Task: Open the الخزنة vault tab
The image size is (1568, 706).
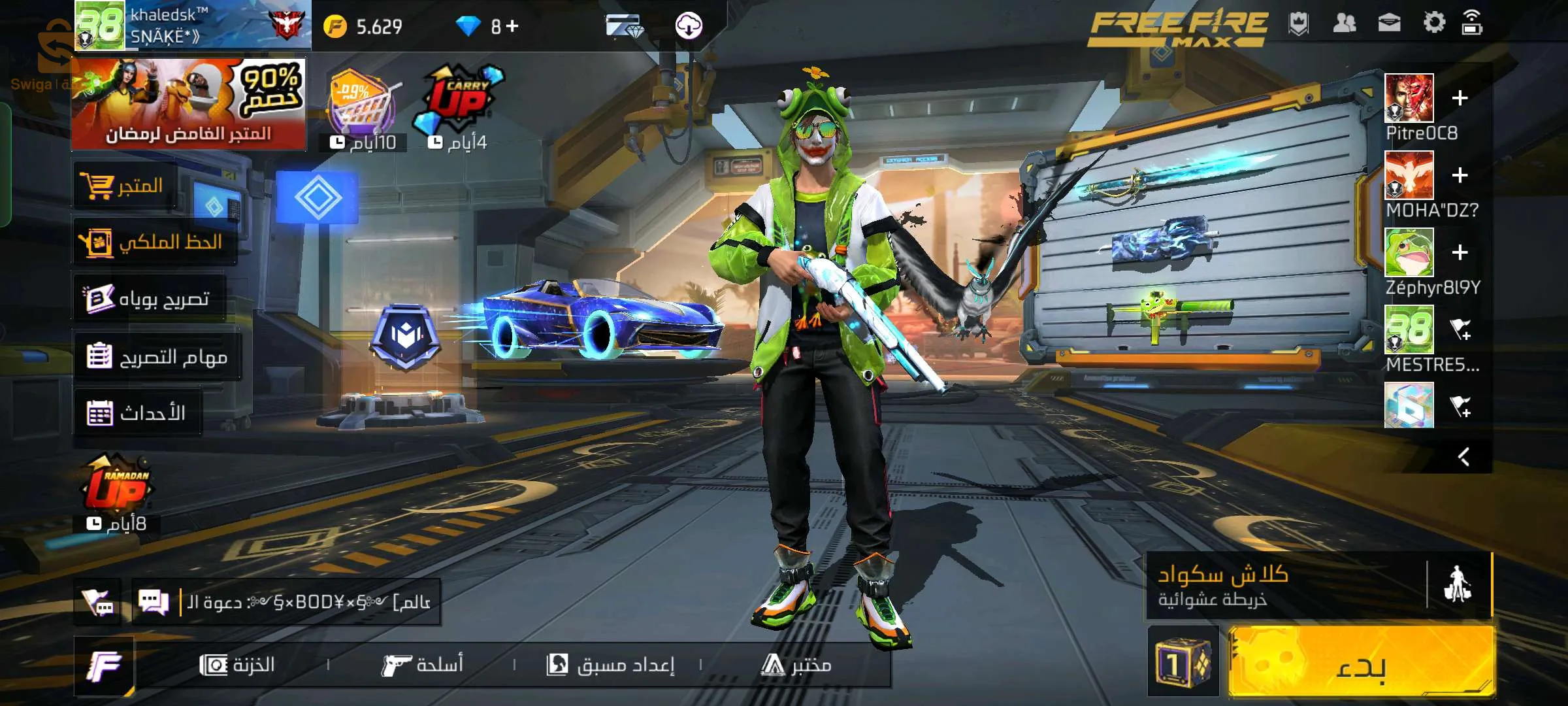Action: coord(238,665)
